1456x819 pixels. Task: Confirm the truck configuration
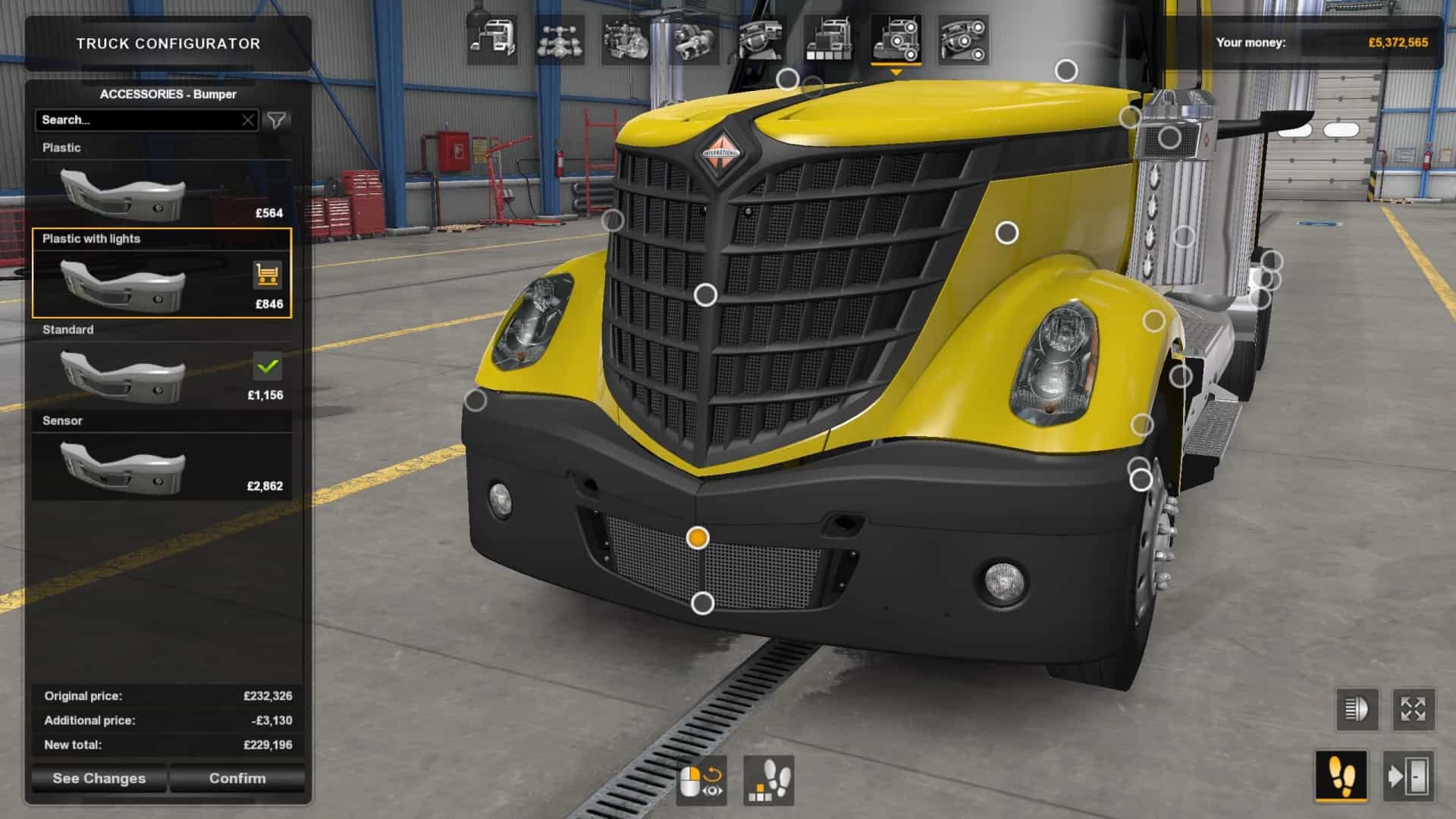pos(237,778)
